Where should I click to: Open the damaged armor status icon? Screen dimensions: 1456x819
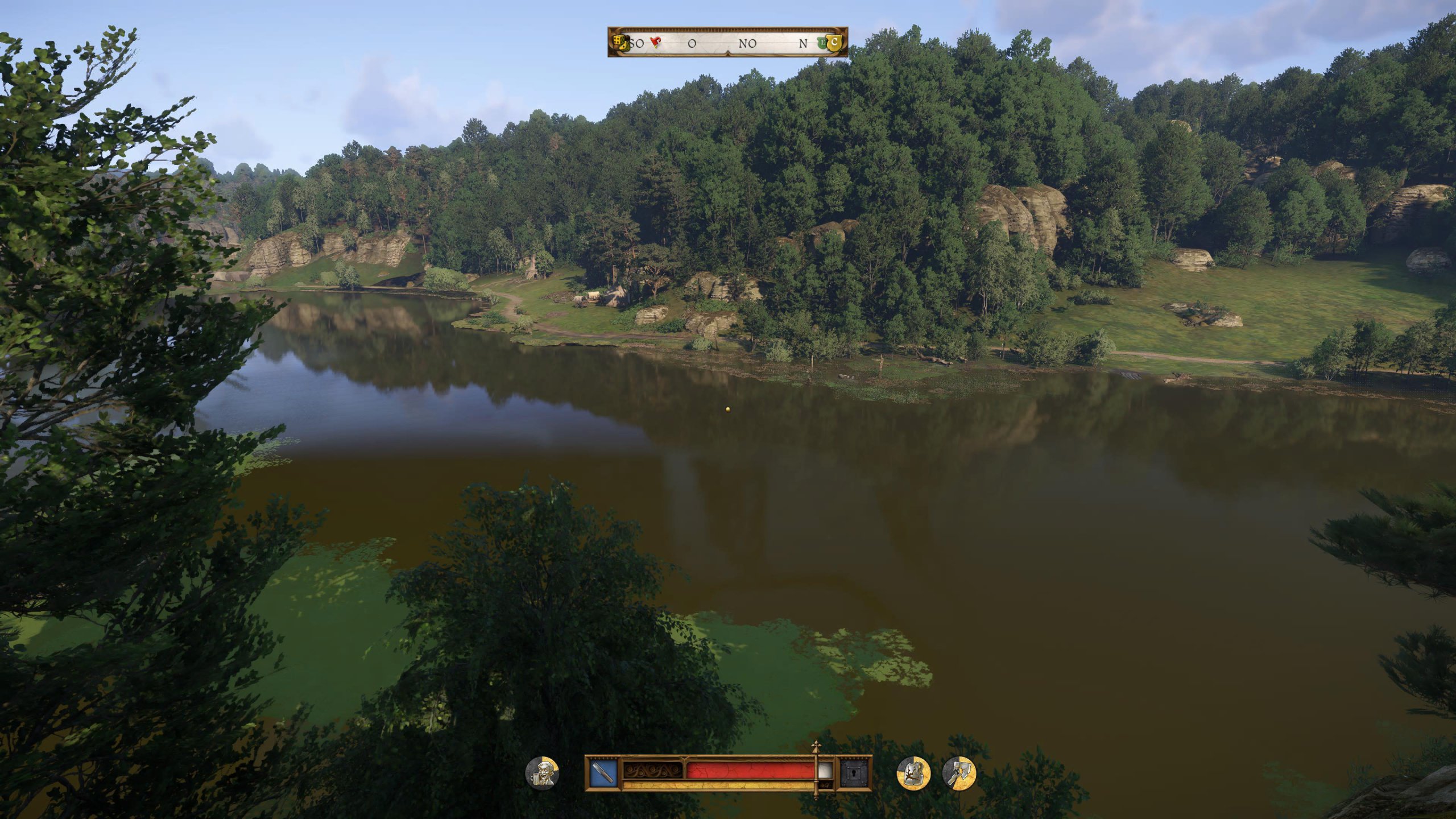913,773
